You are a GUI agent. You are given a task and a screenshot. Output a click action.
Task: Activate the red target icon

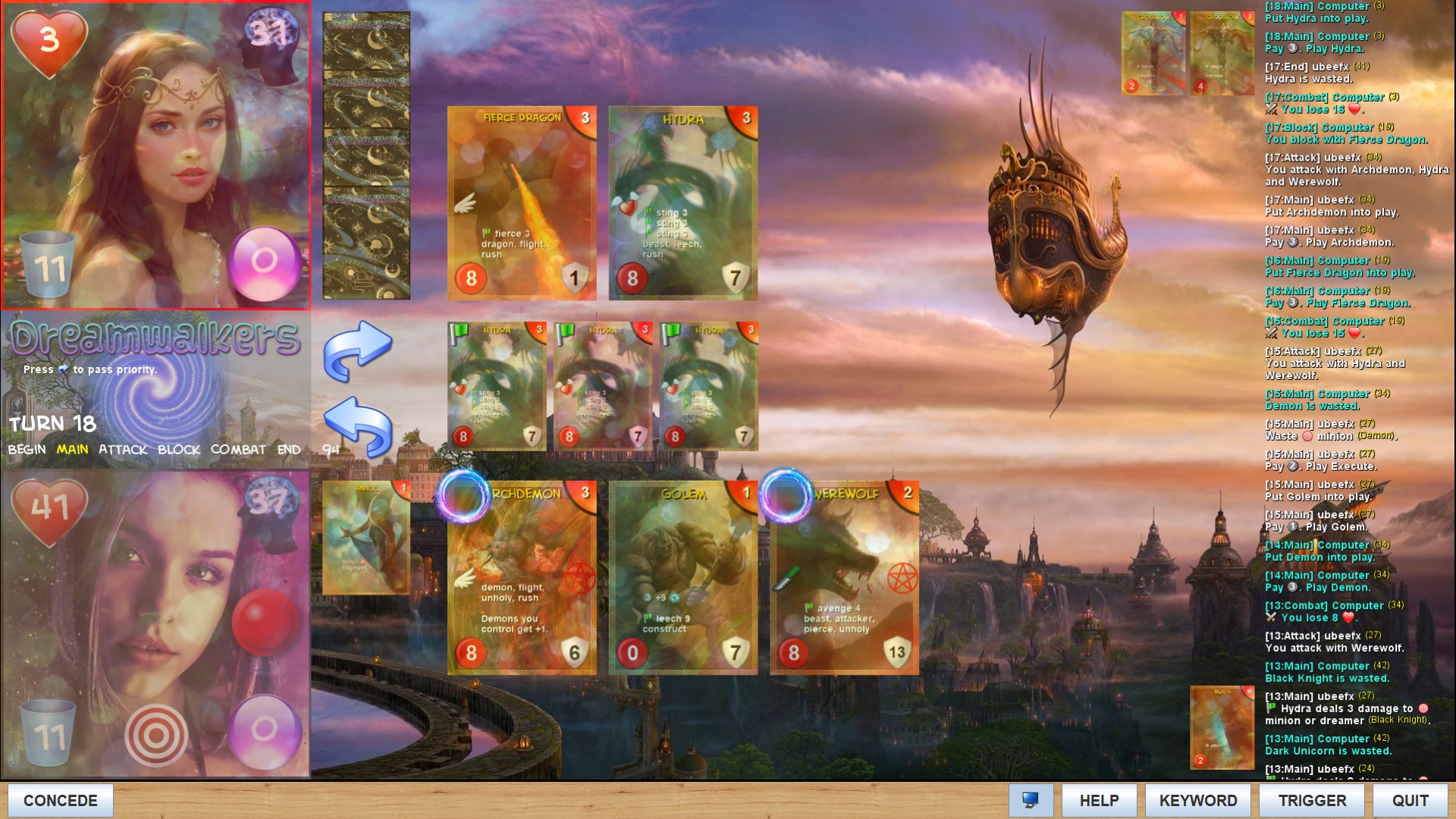(156, 734)
